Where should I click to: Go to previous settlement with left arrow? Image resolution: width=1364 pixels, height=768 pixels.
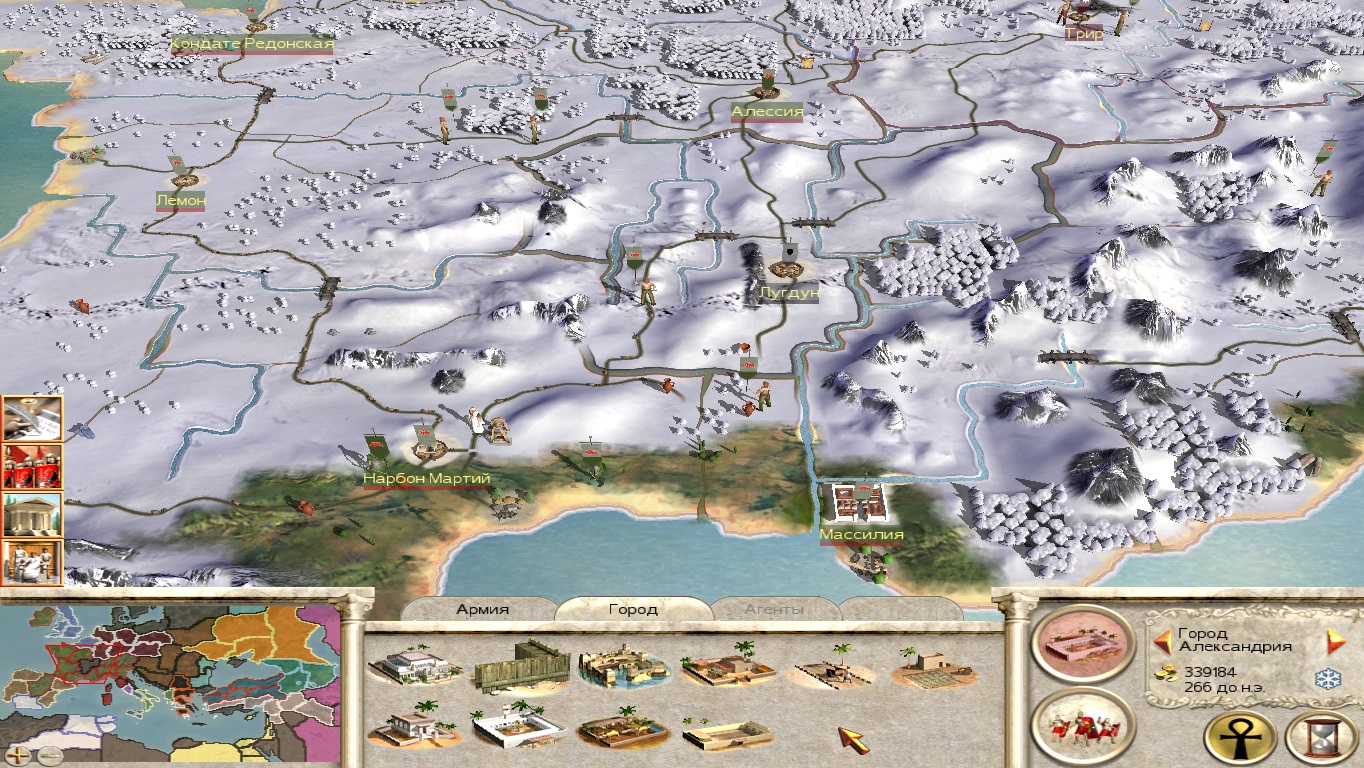[1162, 641]
